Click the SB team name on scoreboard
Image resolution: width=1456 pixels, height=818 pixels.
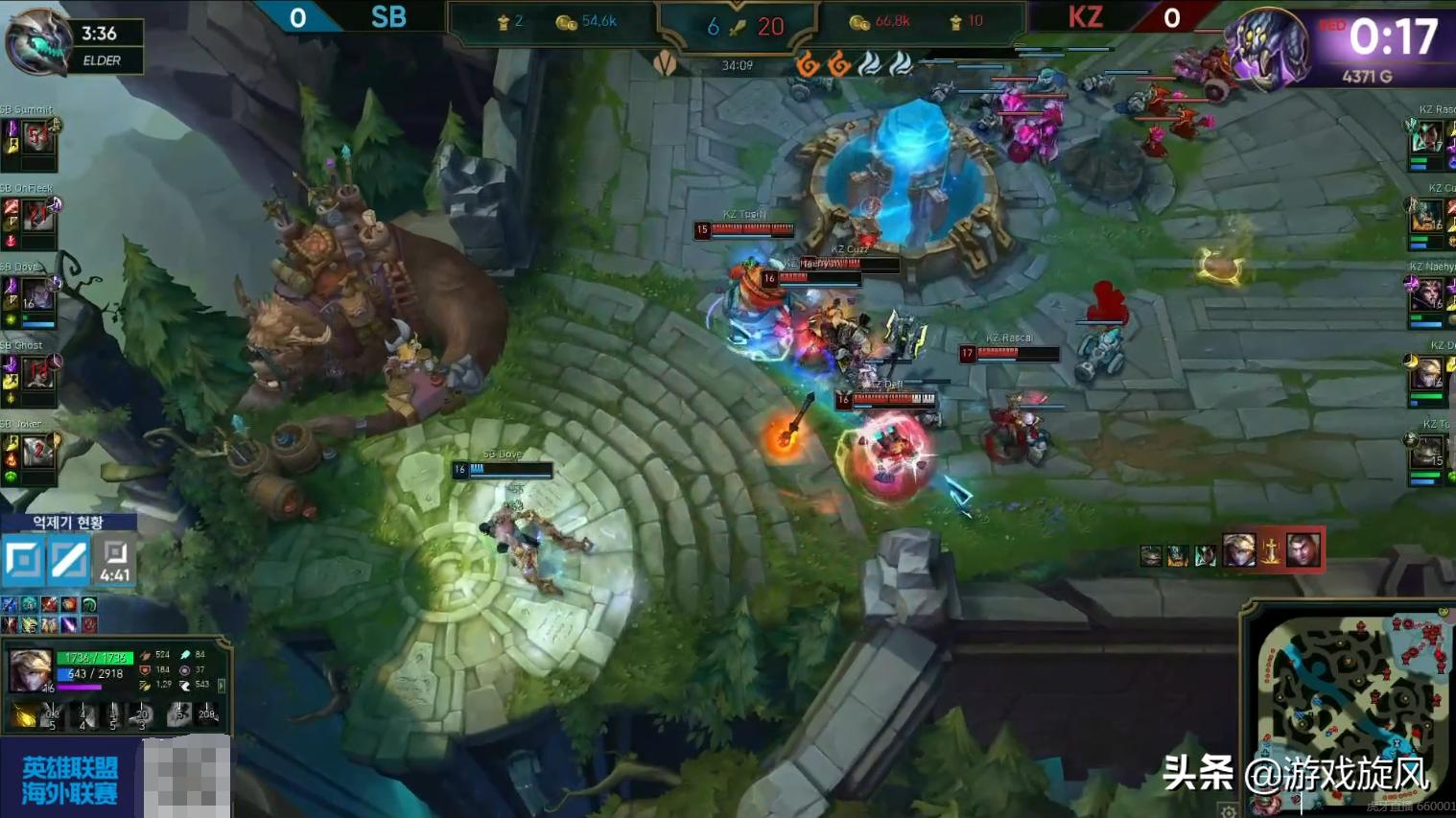coord(388,17)
